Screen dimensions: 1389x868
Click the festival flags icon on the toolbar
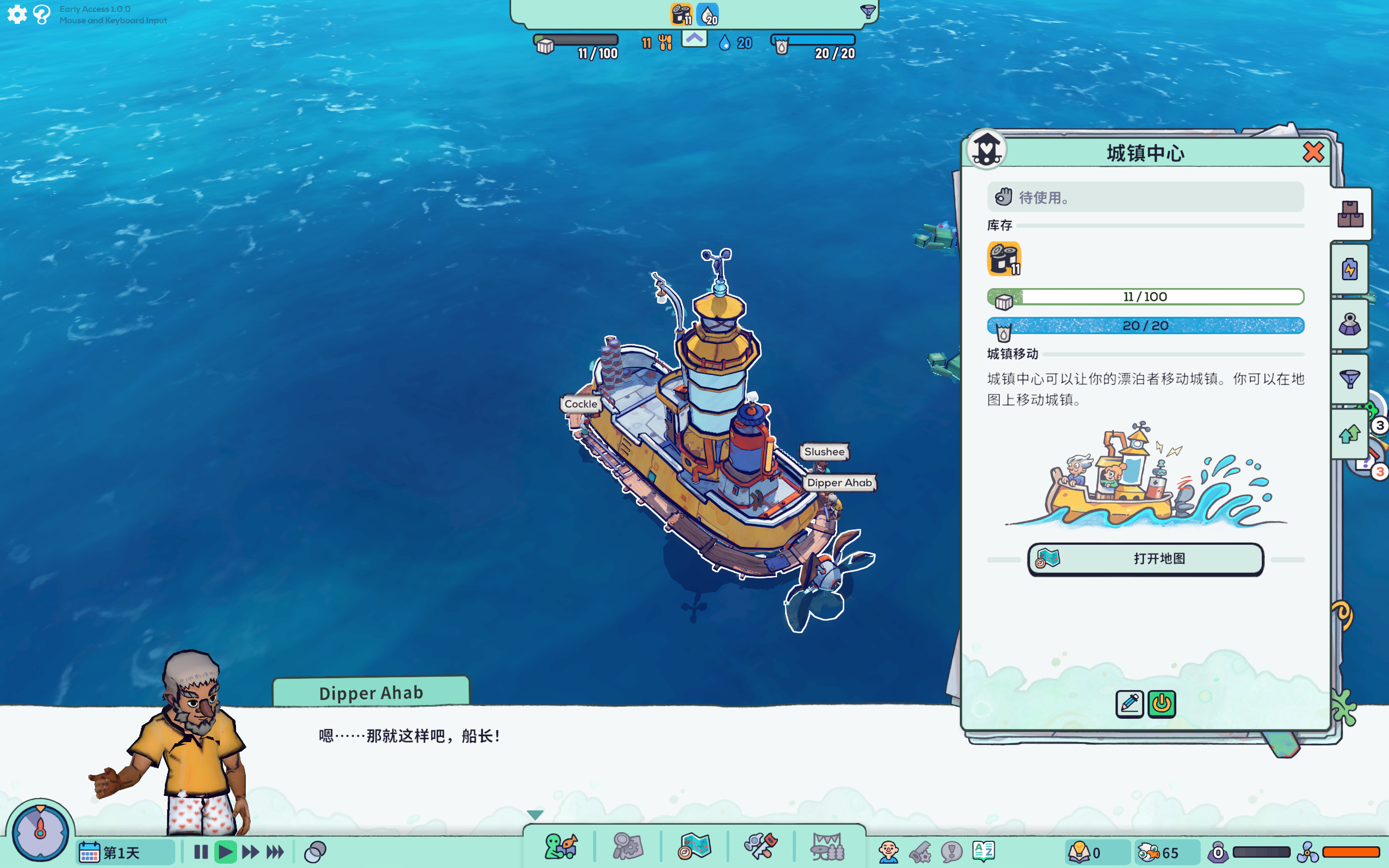(x=827, y=846)
